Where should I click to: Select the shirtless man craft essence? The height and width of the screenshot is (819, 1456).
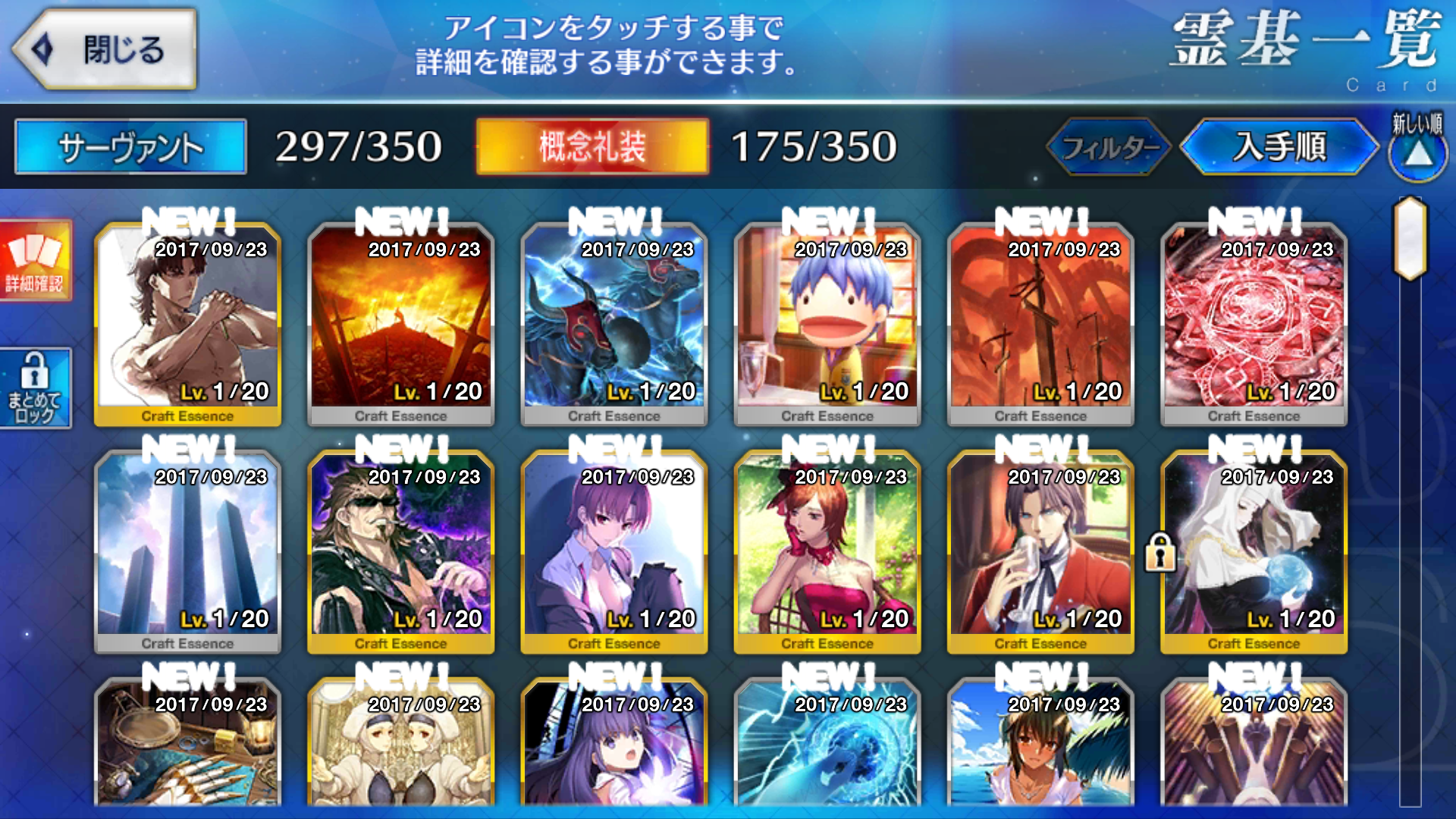(x=187, y=324)
